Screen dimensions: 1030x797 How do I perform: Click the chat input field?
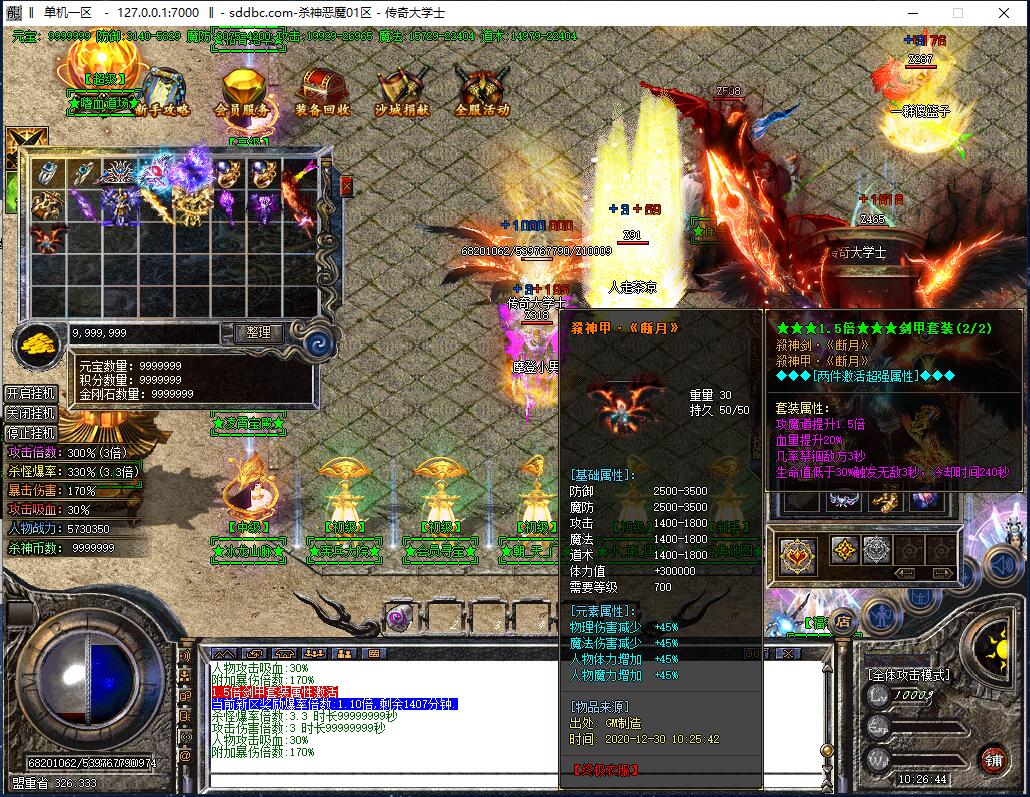tap(500, 778)
